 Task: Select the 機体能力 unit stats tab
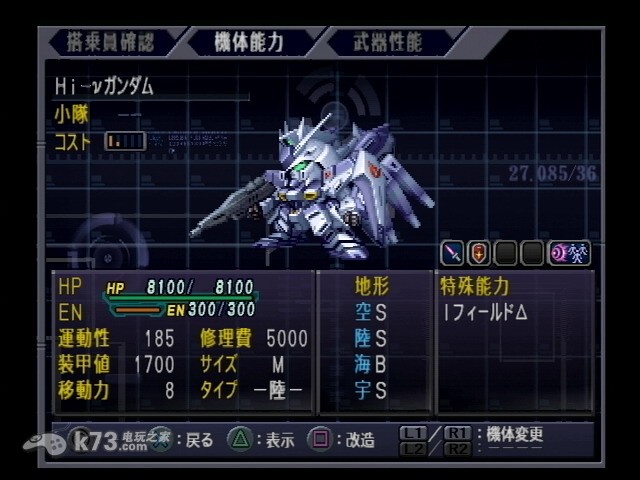coord(249,42)
